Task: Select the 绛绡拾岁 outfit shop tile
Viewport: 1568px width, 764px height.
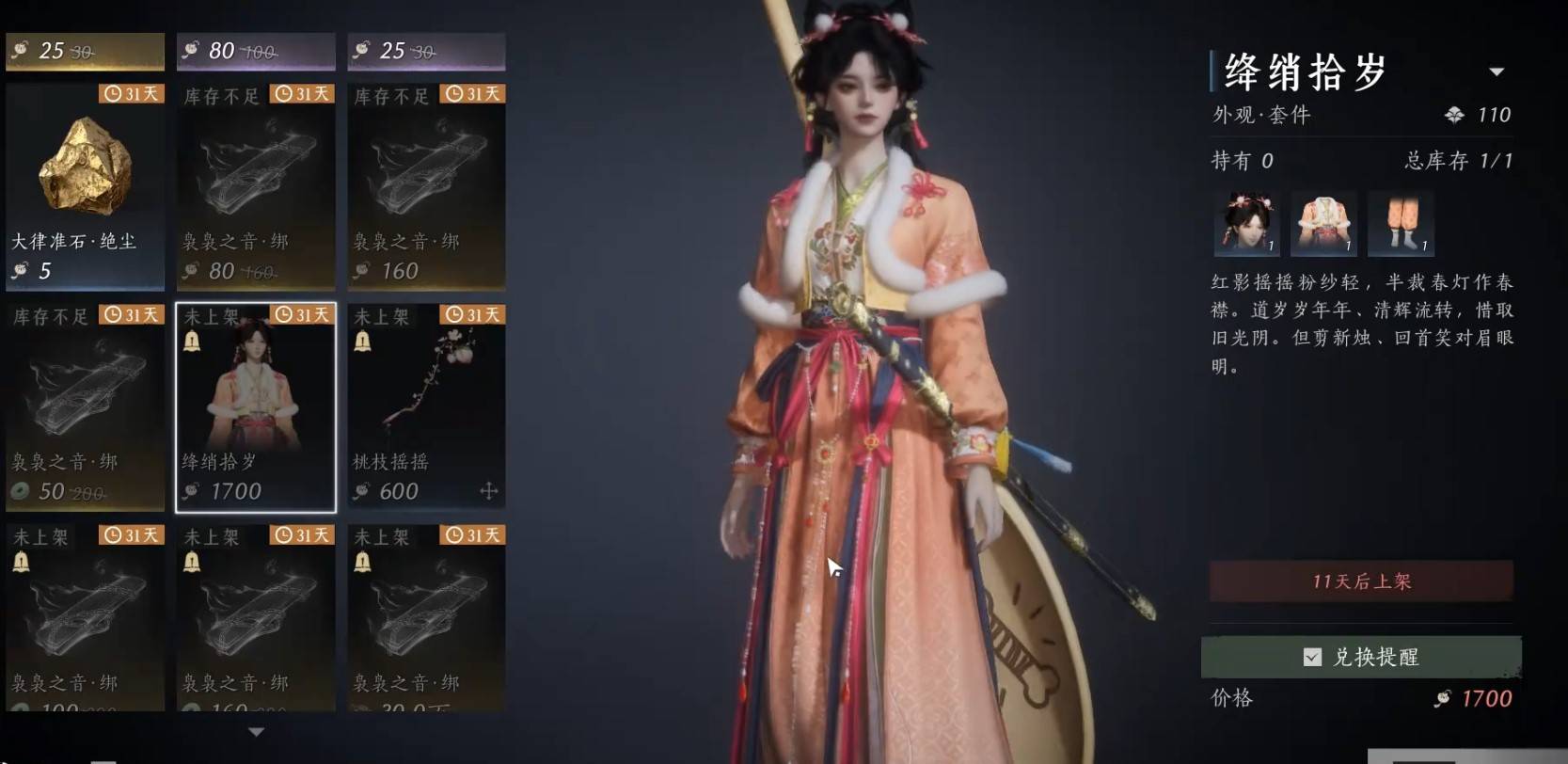Action: pyautogui.click(x=256, y=406)
